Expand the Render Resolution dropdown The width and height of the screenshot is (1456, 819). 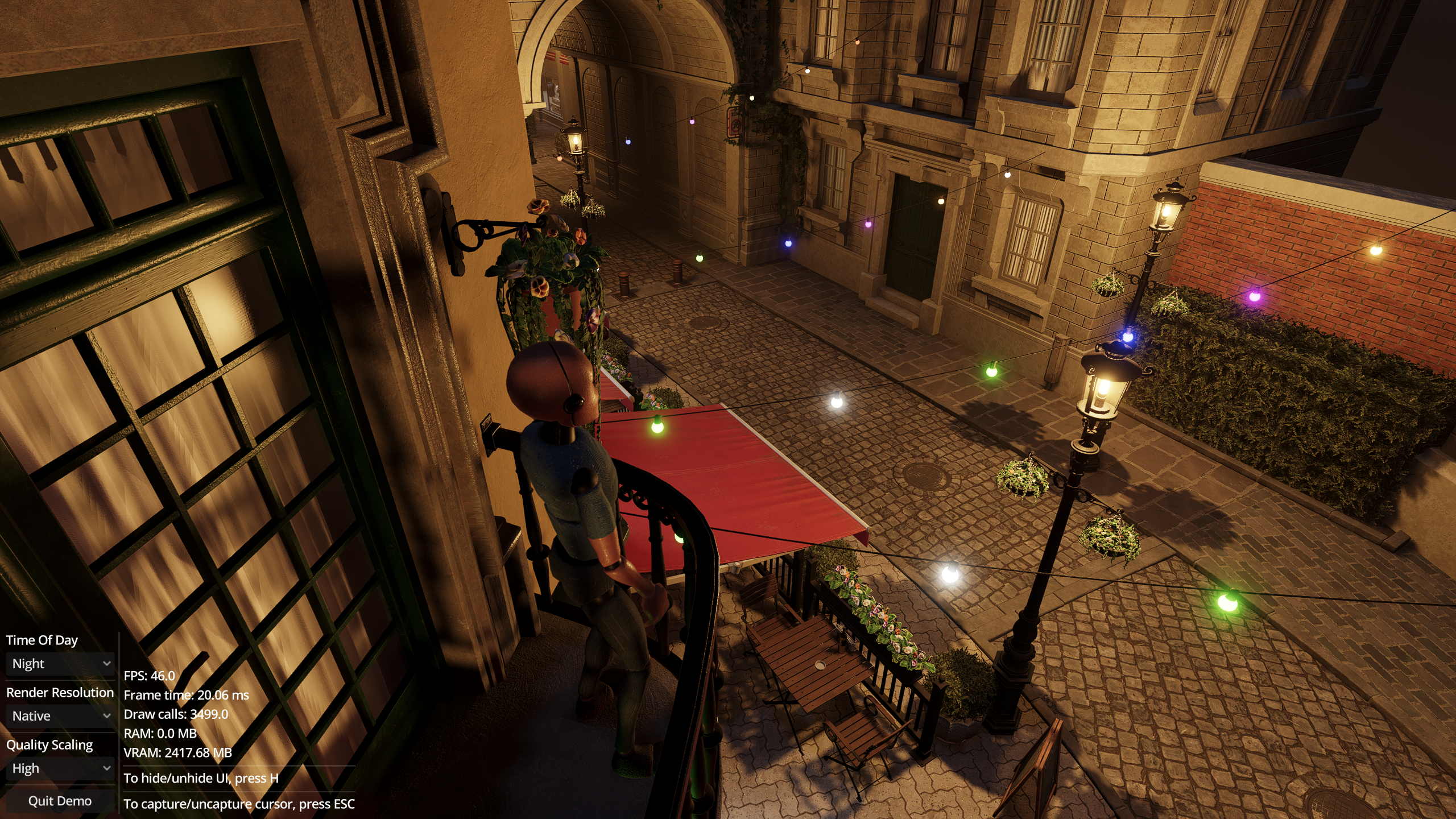click(x=60, y=716)
